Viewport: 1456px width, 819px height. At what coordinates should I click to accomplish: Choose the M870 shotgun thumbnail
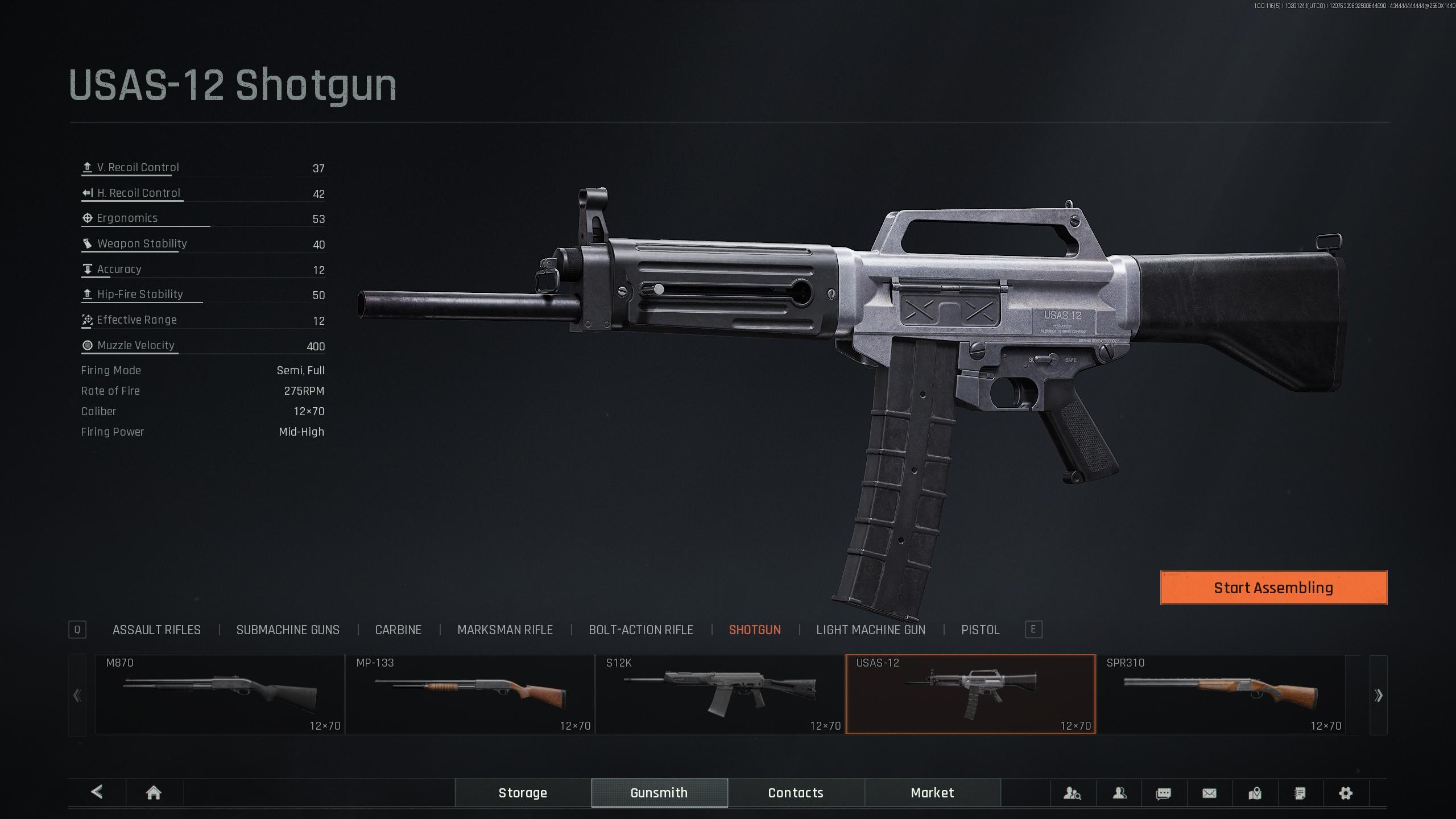(220, 694)
